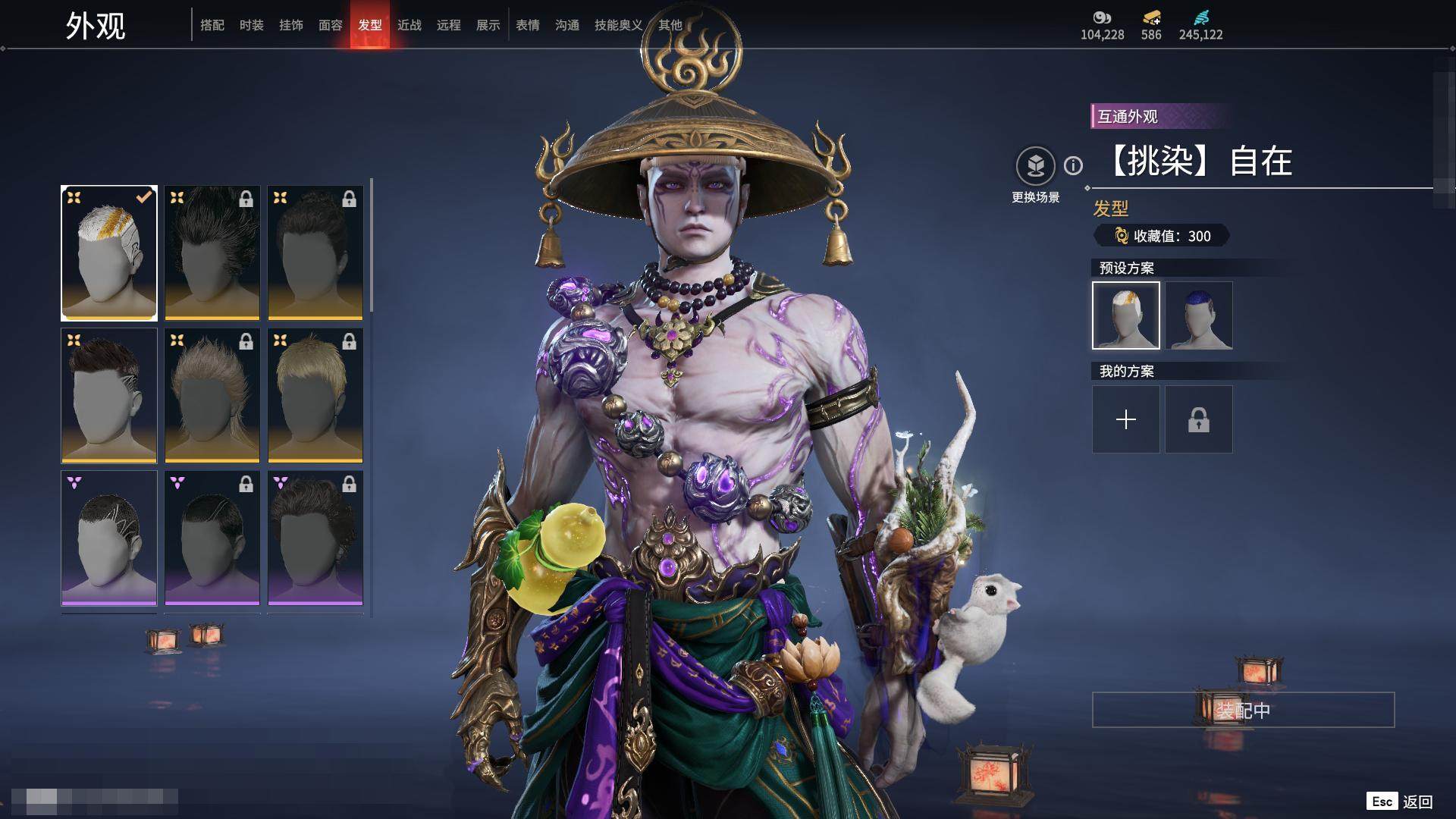The image size is (1456, 819).
Task: Pick the locked blonde short hairstyle
Action: pos(315,395)
